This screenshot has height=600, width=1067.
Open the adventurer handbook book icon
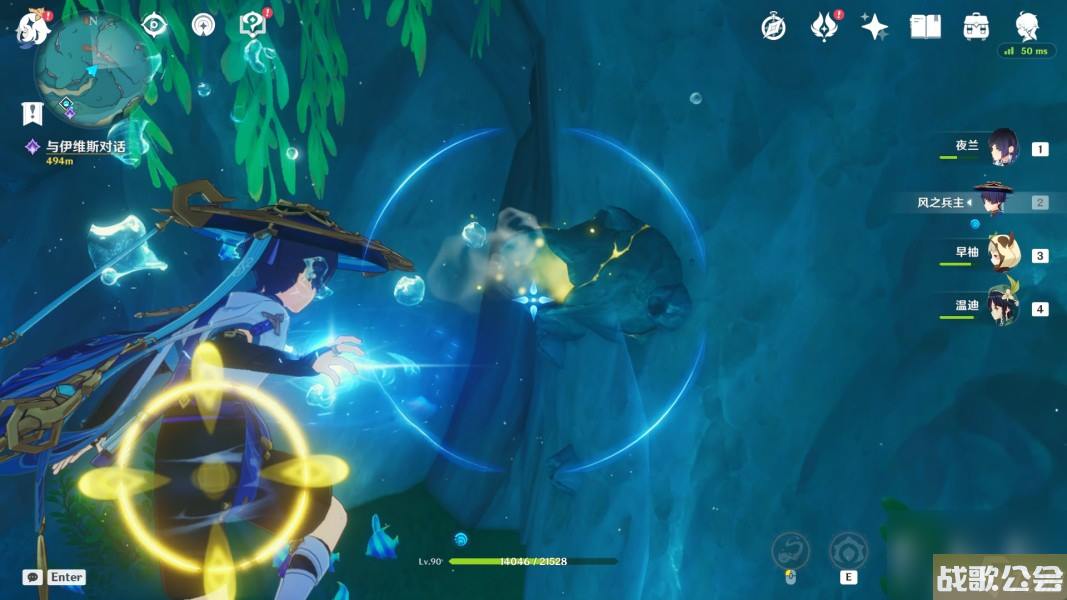(x=925, y=27)
